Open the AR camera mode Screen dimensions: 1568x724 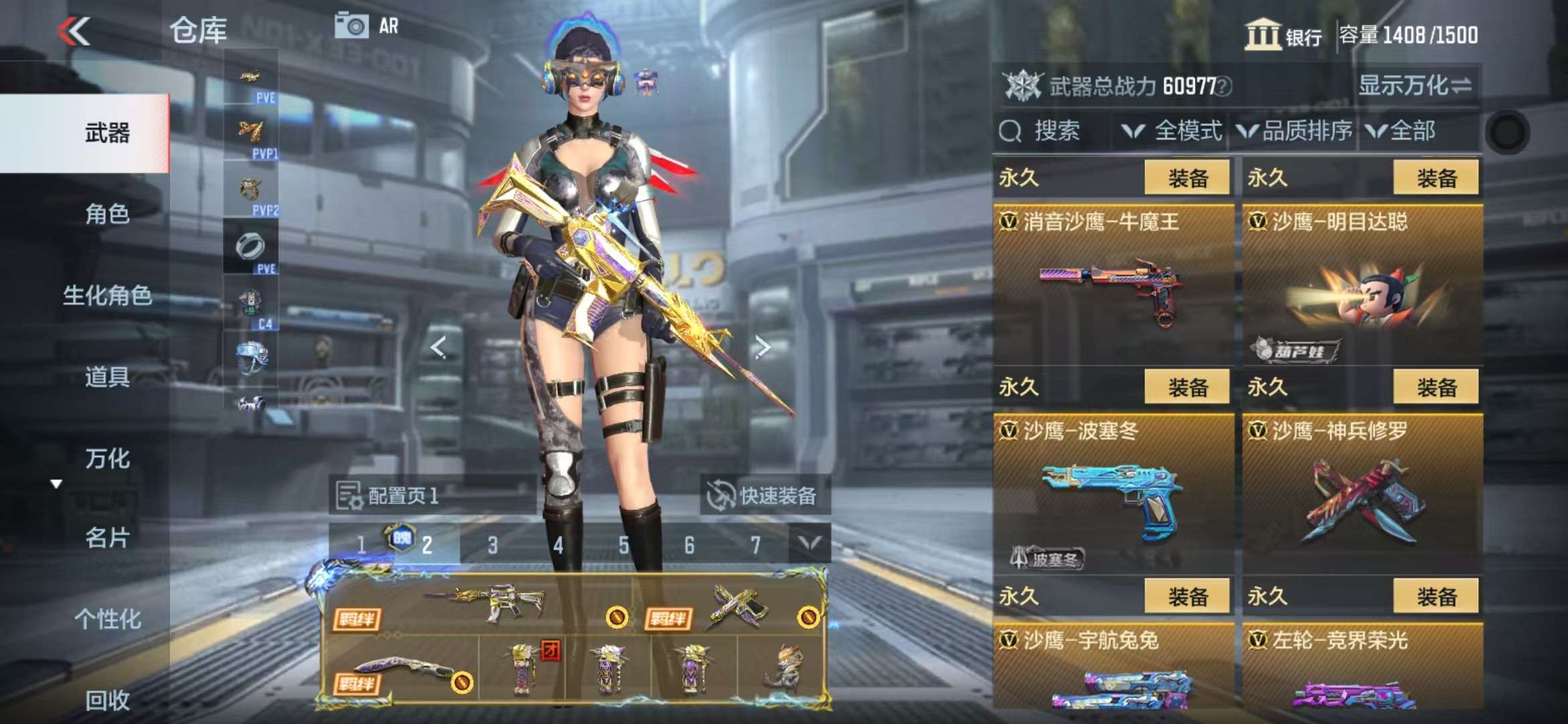(367, 26)
